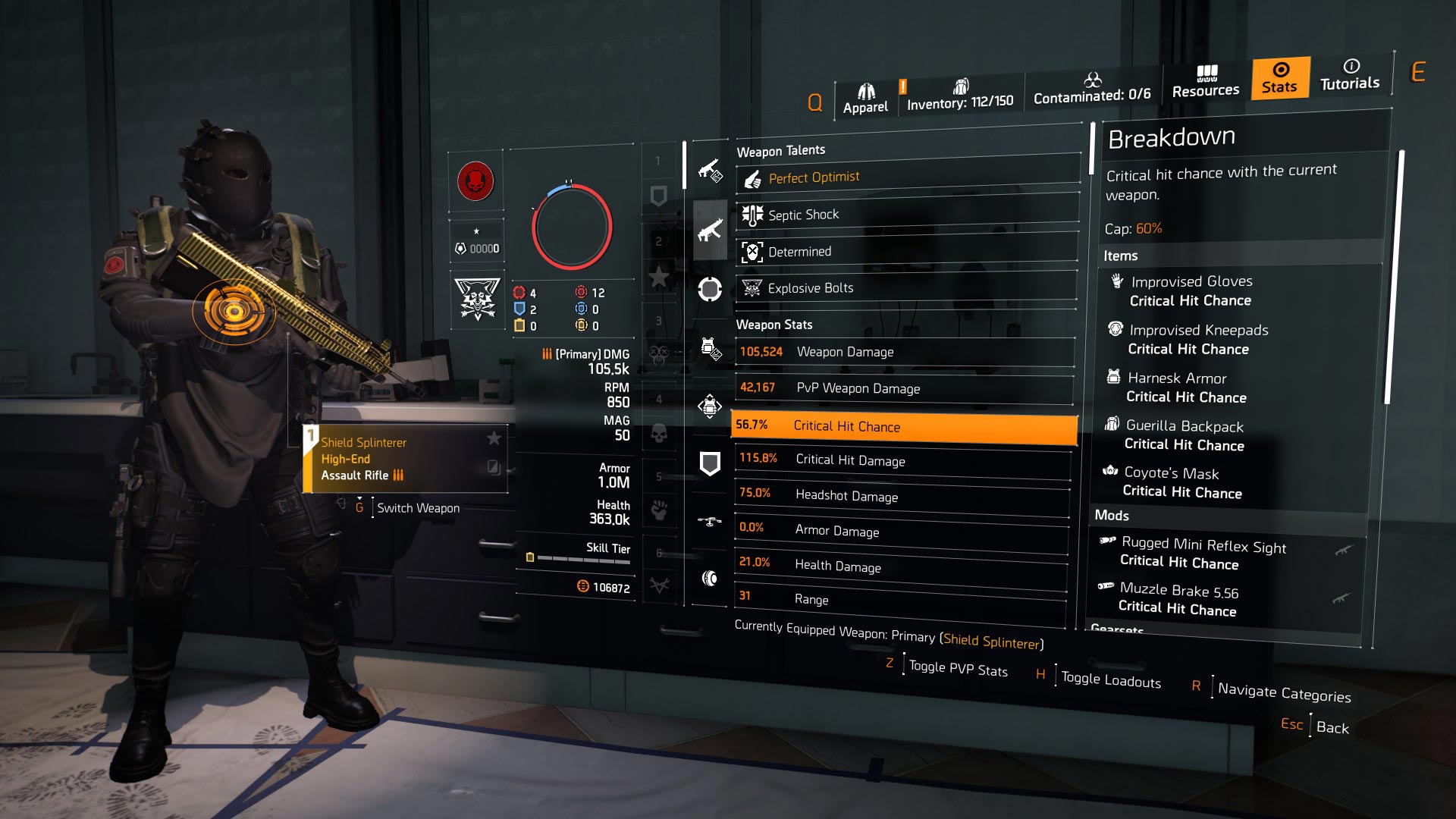Show the PvP Weapon Damage breakdown
The width and height of the screenshot is (1456, 819).
pyautogui.click(x=904, y=388)
